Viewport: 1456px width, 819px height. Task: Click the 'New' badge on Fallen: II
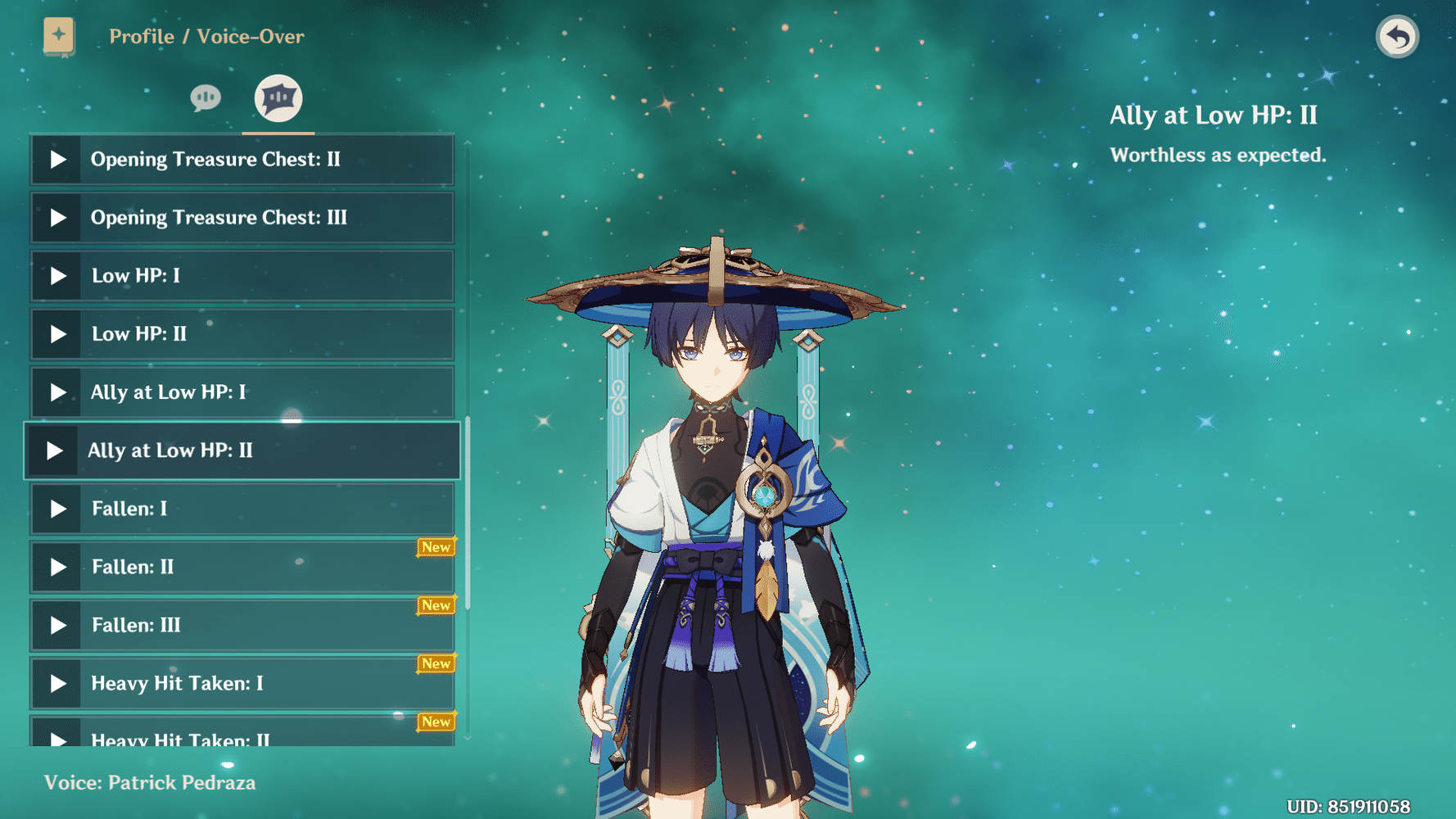(x=436, y=546)
